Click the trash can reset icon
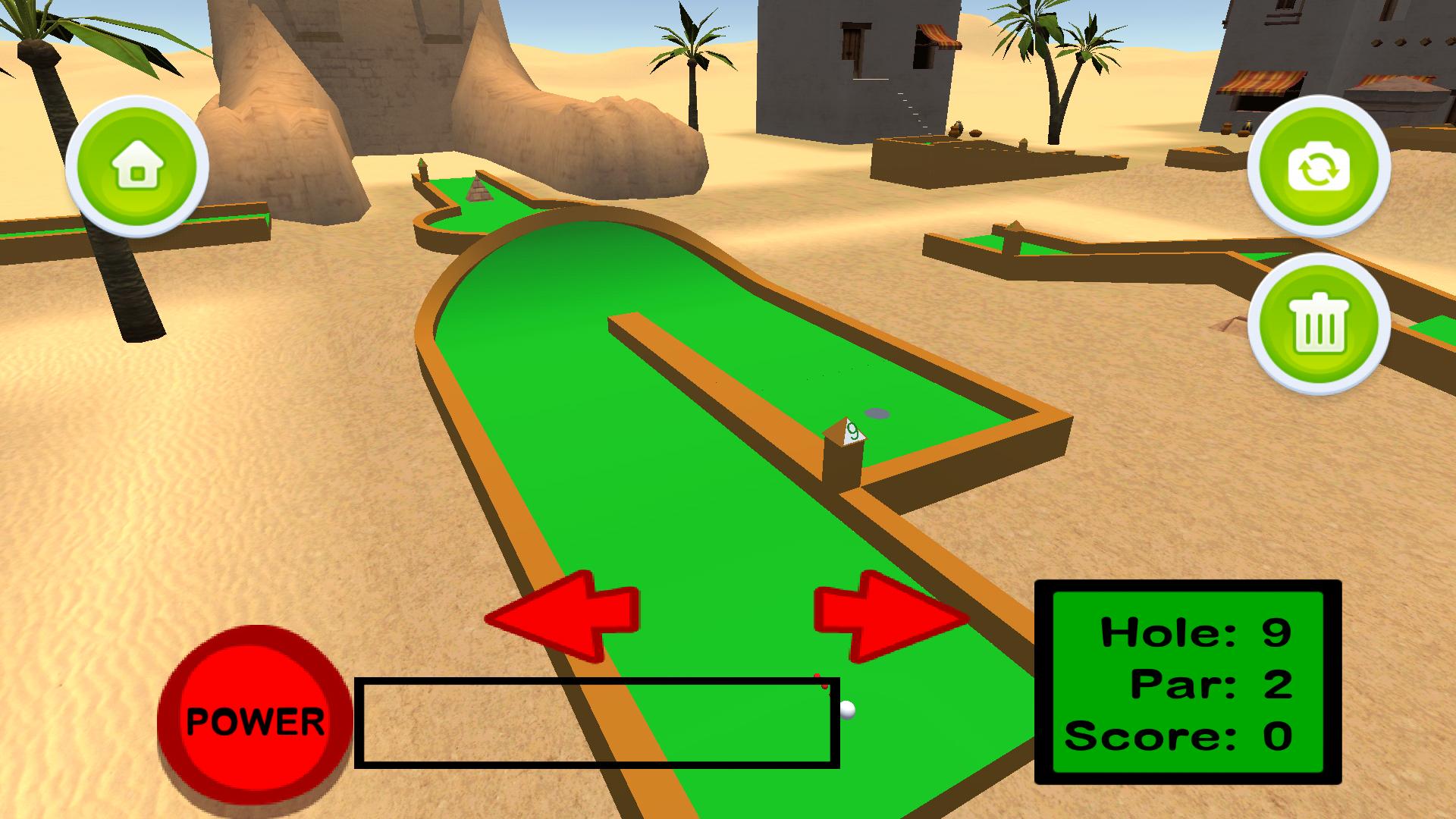 [x=1319, y=324]
